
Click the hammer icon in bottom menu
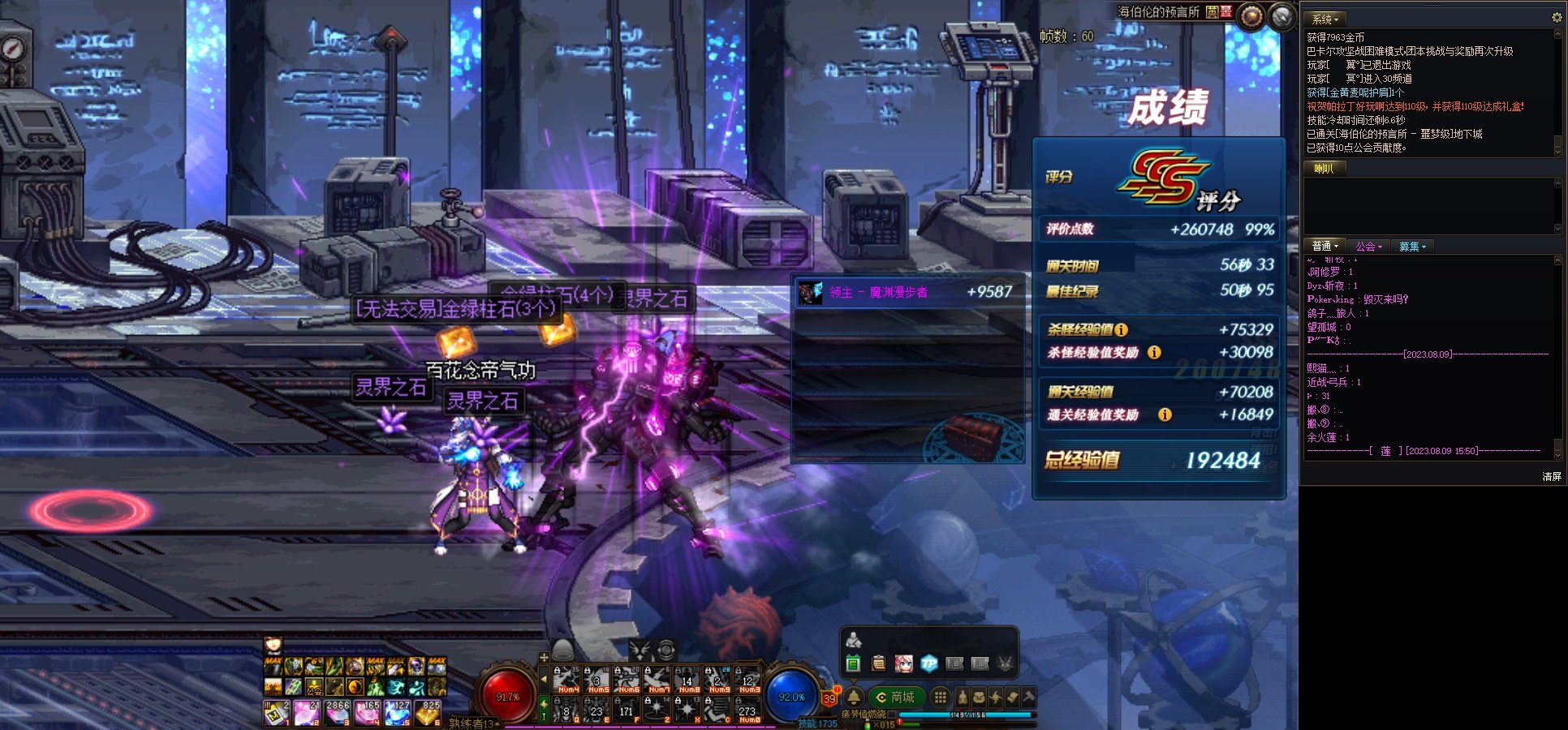point(1028,697)
